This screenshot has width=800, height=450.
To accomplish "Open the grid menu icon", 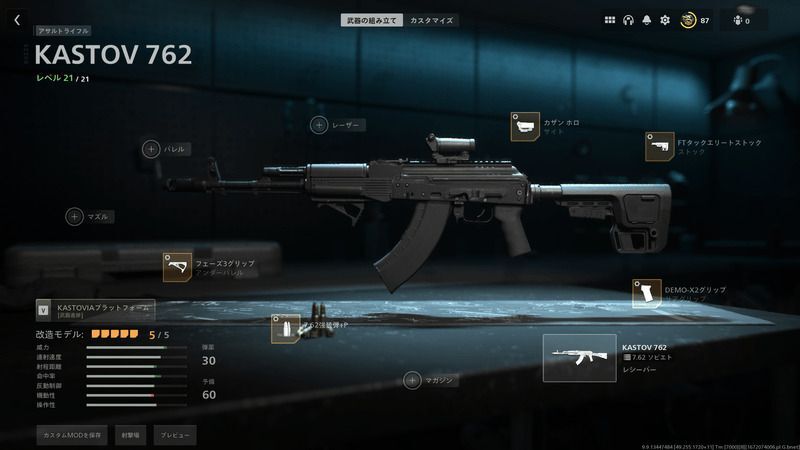I will point(610,20).
